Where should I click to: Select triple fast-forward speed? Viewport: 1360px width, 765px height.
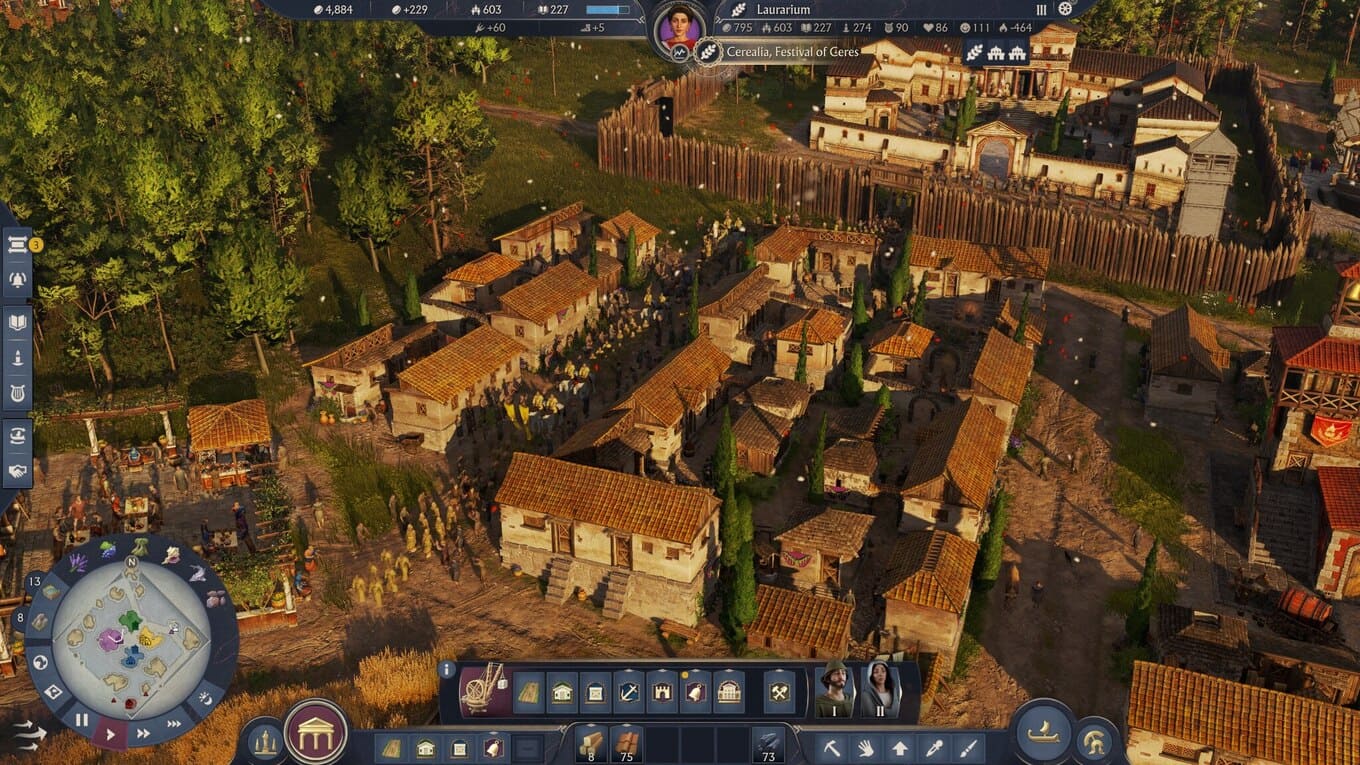[x=174, y=723]
